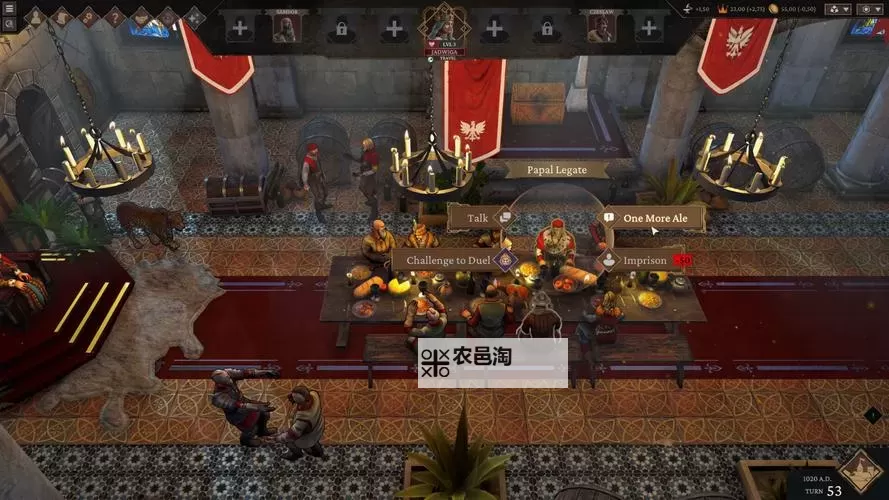Open the character silhouette diamond icon
Image resolution: width=889 pixels, height=500 pixels.
tap(35, 16)
